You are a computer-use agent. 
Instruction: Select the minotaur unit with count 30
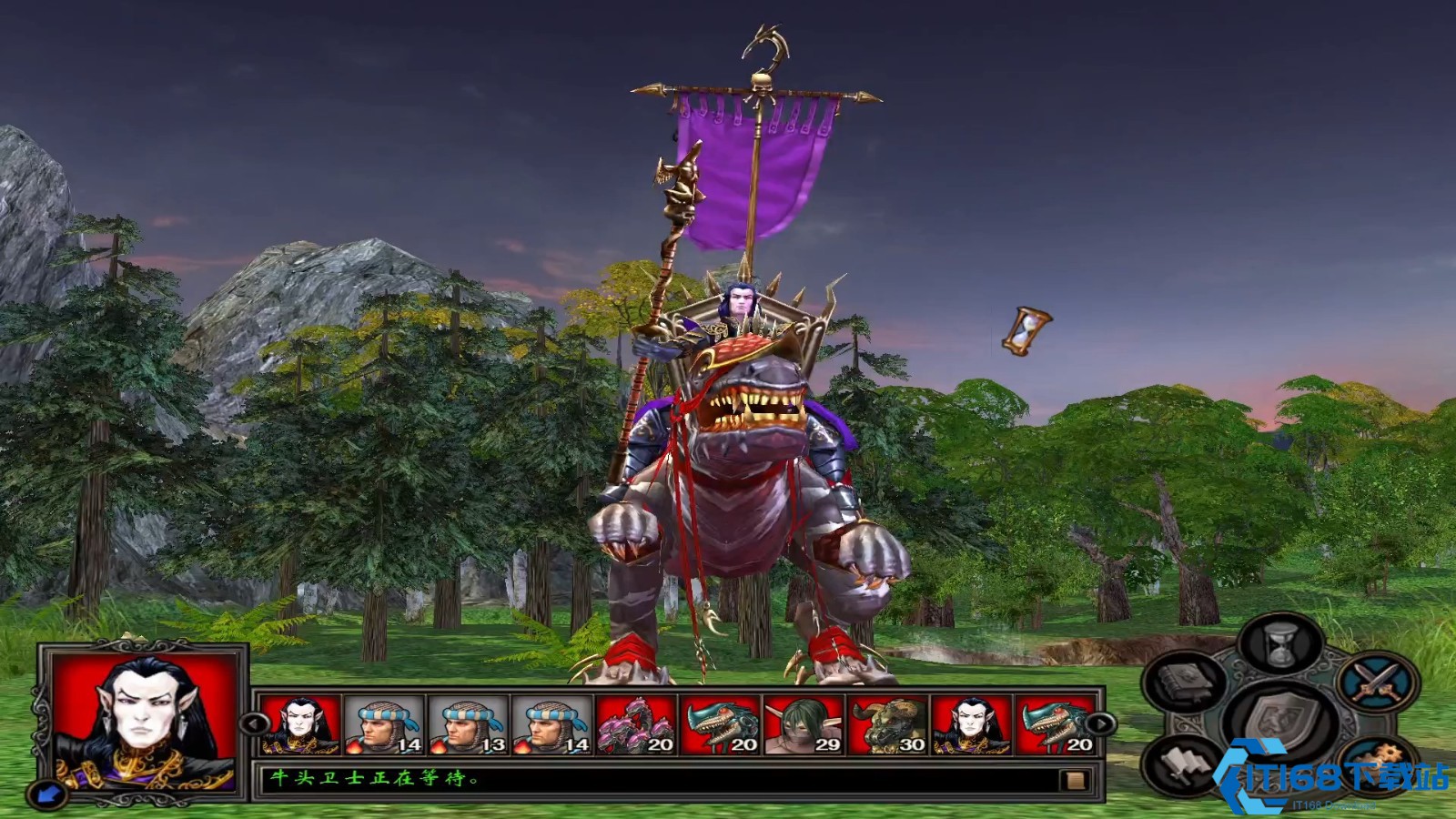(887, 725)
